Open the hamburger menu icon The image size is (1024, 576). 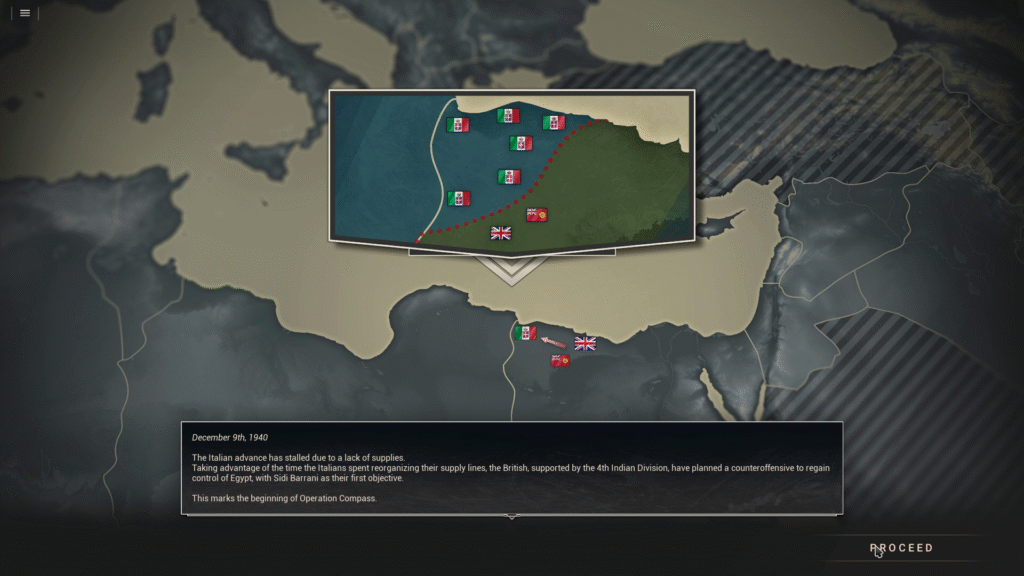25,13
